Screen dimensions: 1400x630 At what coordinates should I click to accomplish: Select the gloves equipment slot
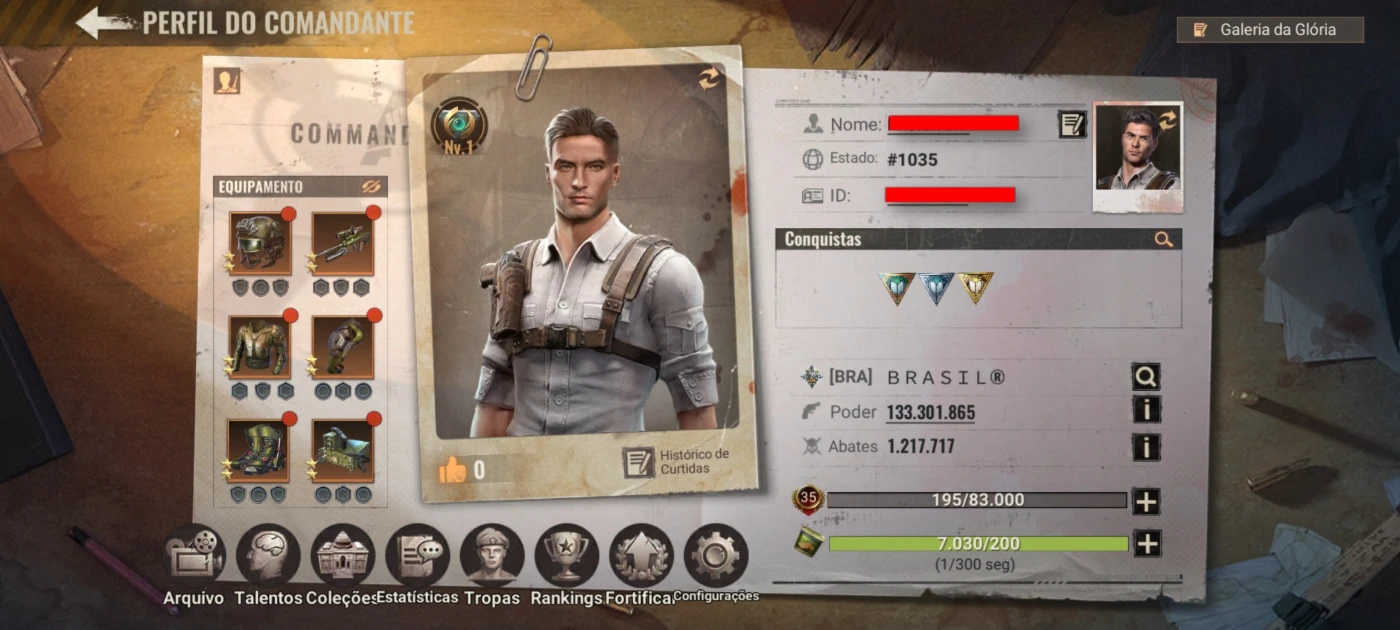point(342,346)
